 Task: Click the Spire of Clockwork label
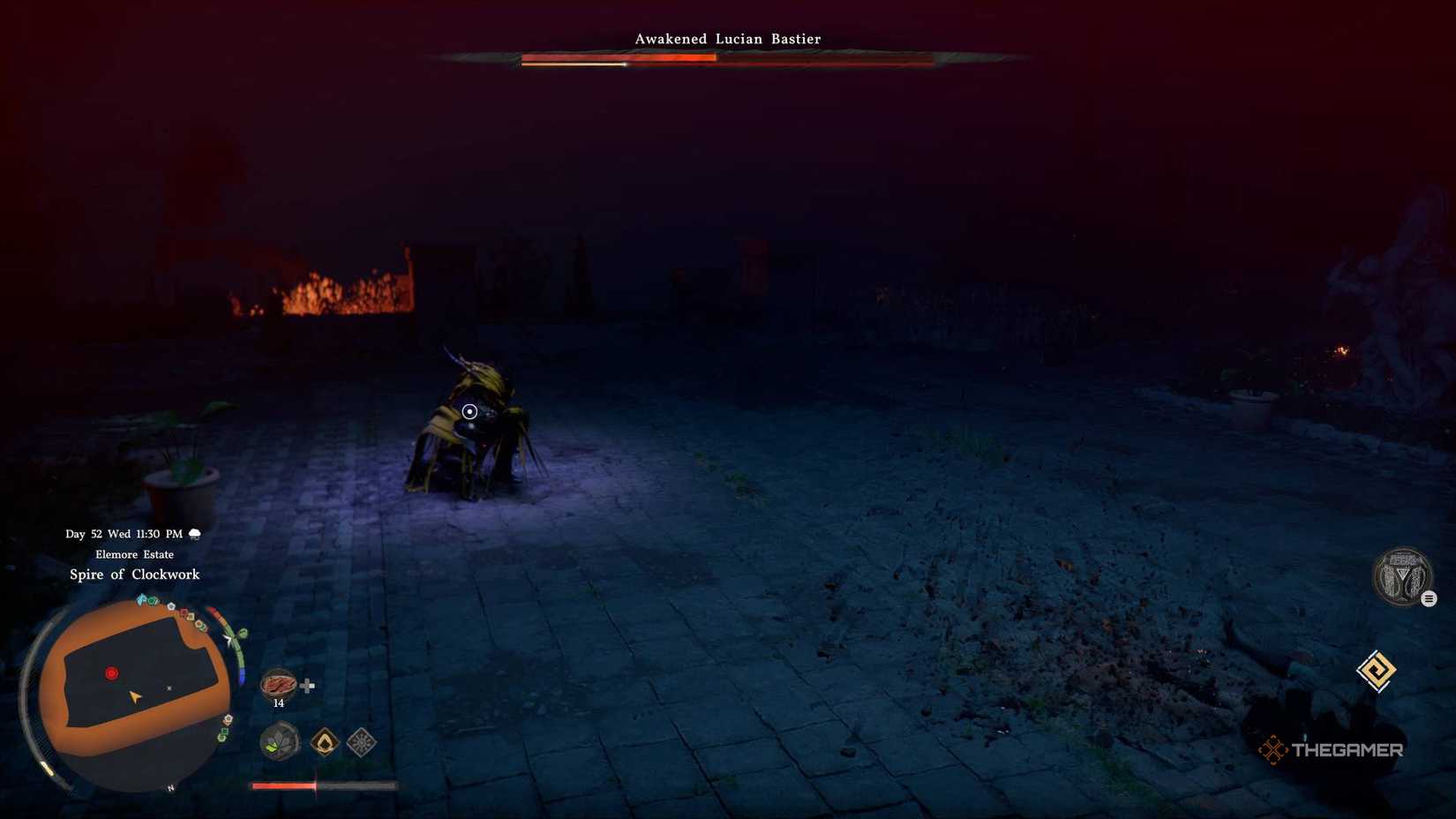[135, 575]
